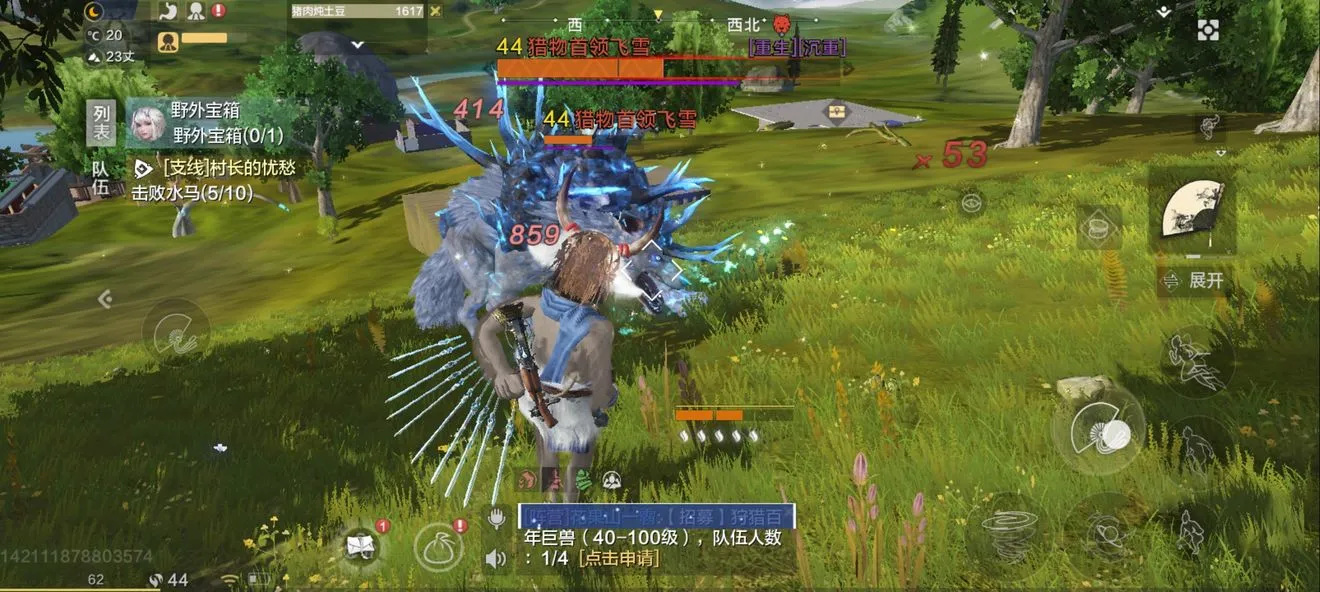The image size is (1320, 592).
Task: Trigger the leaping figure dodge skill
Action: [1197, 362]
